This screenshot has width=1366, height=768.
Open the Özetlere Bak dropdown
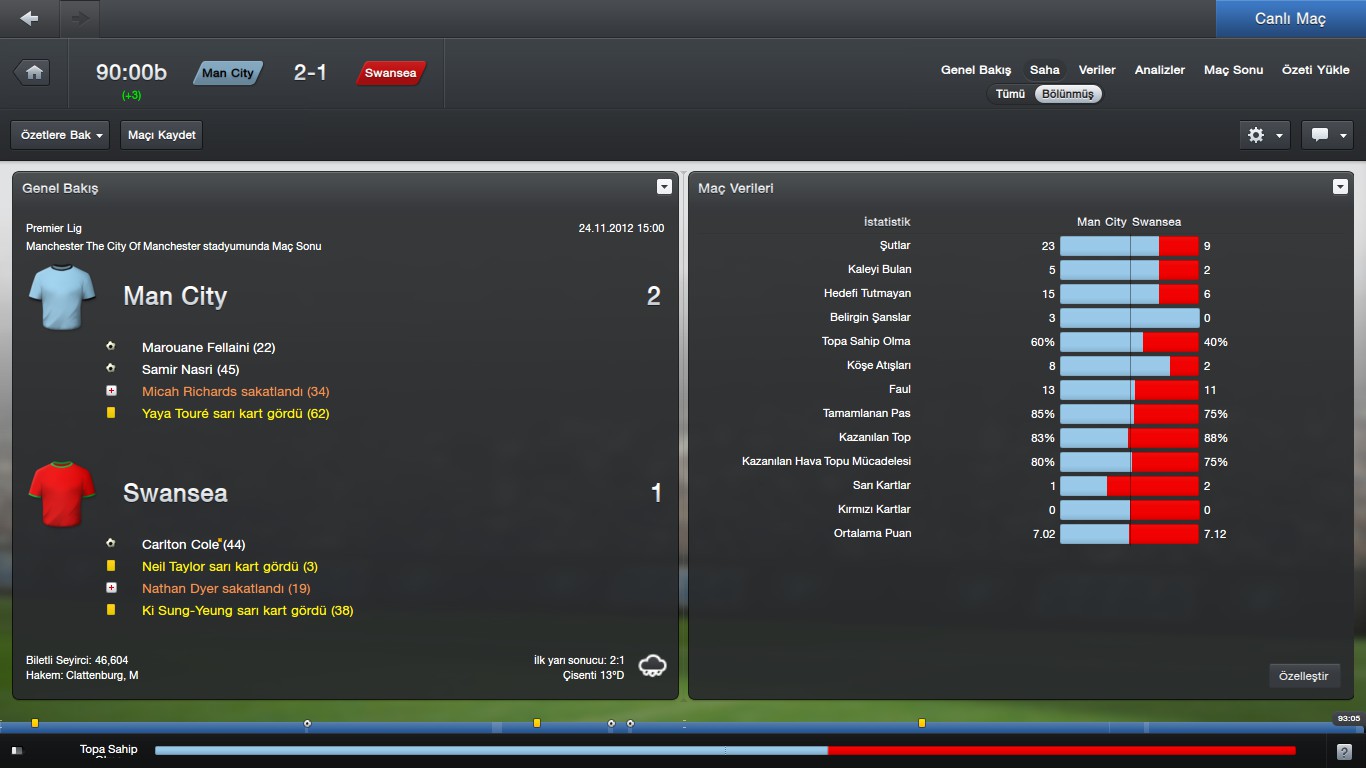(x=60, y=135)
